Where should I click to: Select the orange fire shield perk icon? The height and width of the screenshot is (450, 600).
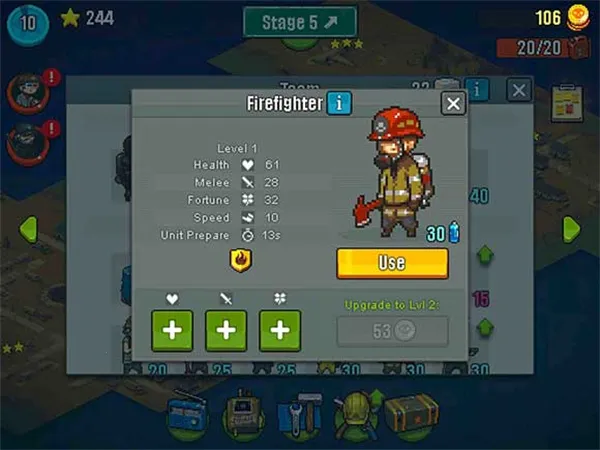[240, 261]
